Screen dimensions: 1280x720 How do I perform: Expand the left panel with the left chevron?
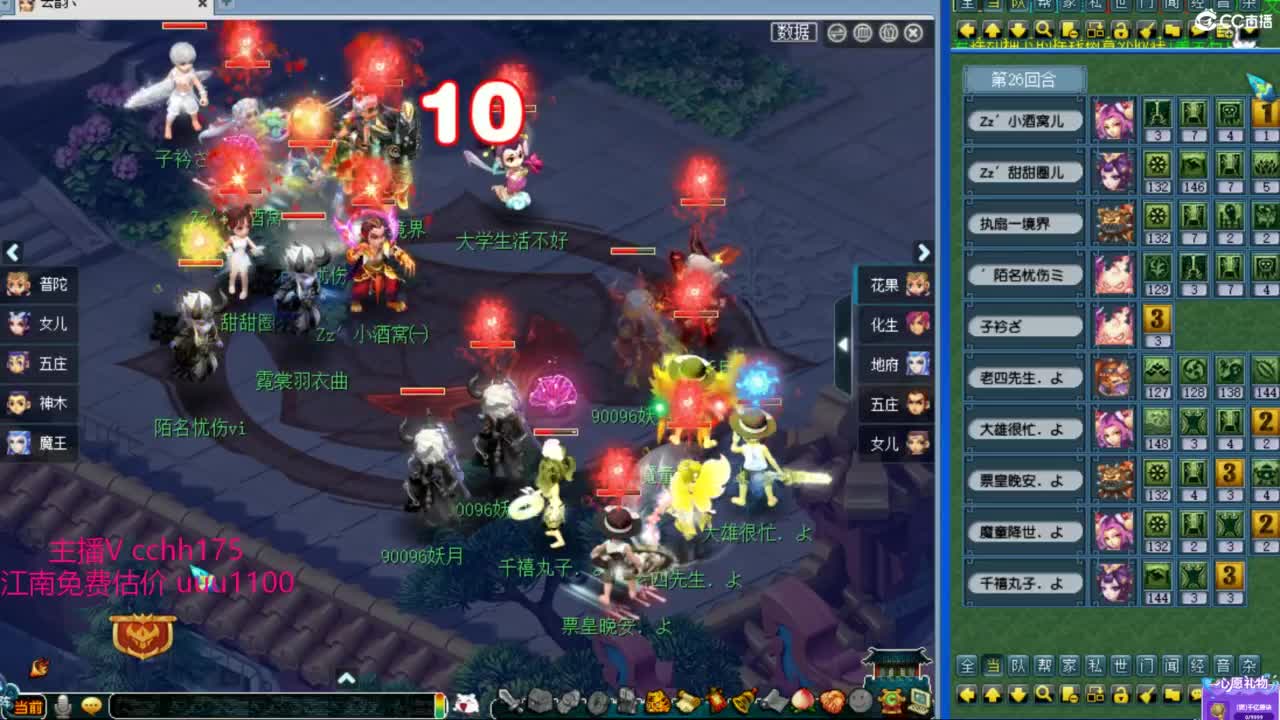14,253
